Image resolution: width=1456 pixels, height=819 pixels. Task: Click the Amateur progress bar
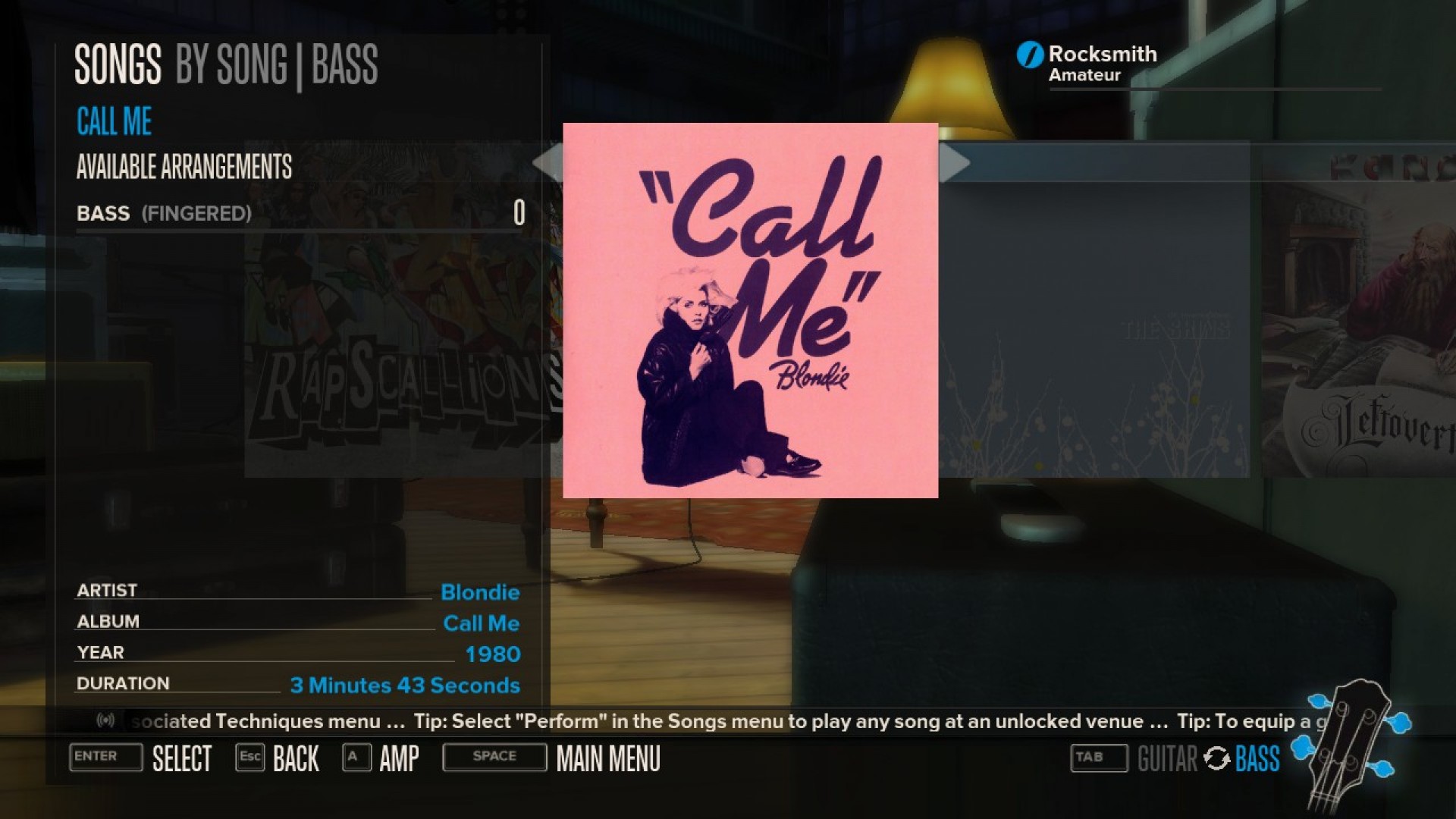click(1213, 87)
